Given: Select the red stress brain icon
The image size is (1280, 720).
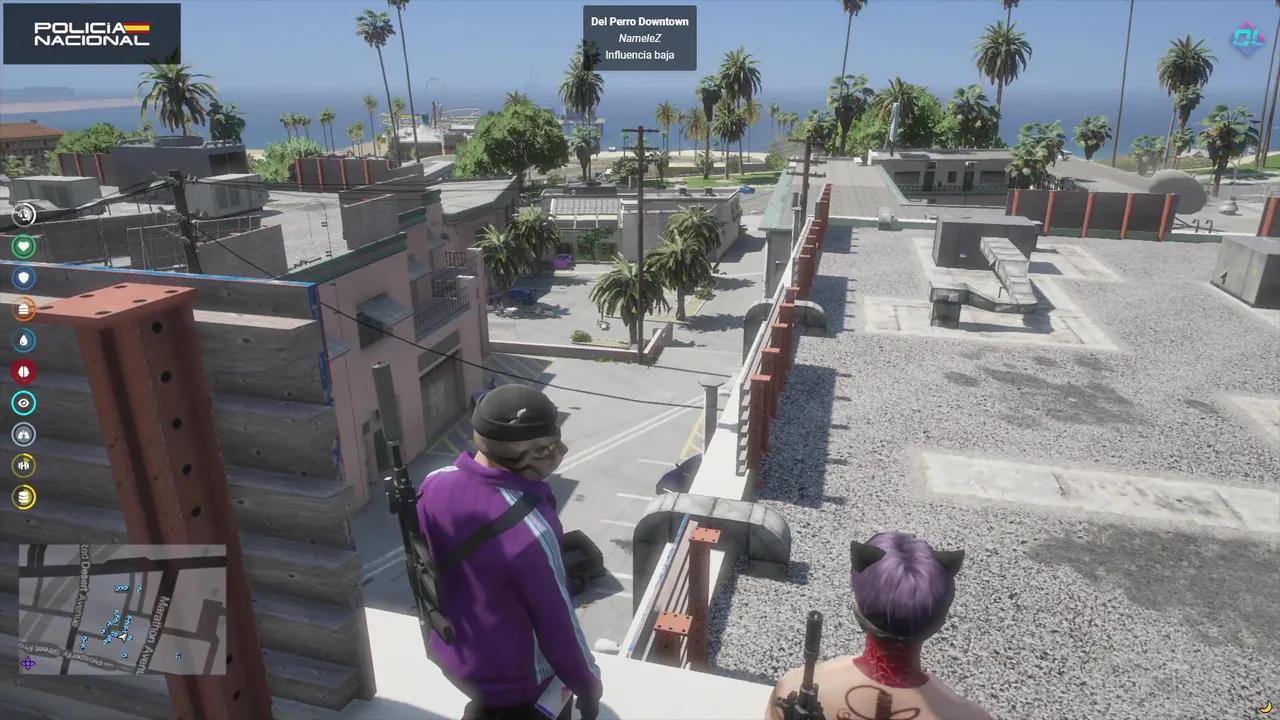Looking at the screenshot, I should pos(23,371).
